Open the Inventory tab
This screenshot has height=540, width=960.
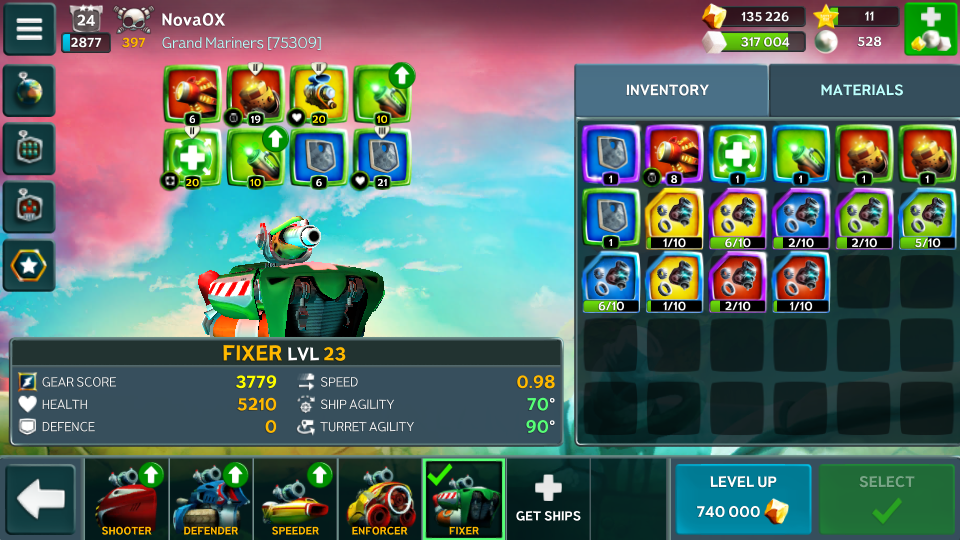pyautogui.click(x=667, y=90)
